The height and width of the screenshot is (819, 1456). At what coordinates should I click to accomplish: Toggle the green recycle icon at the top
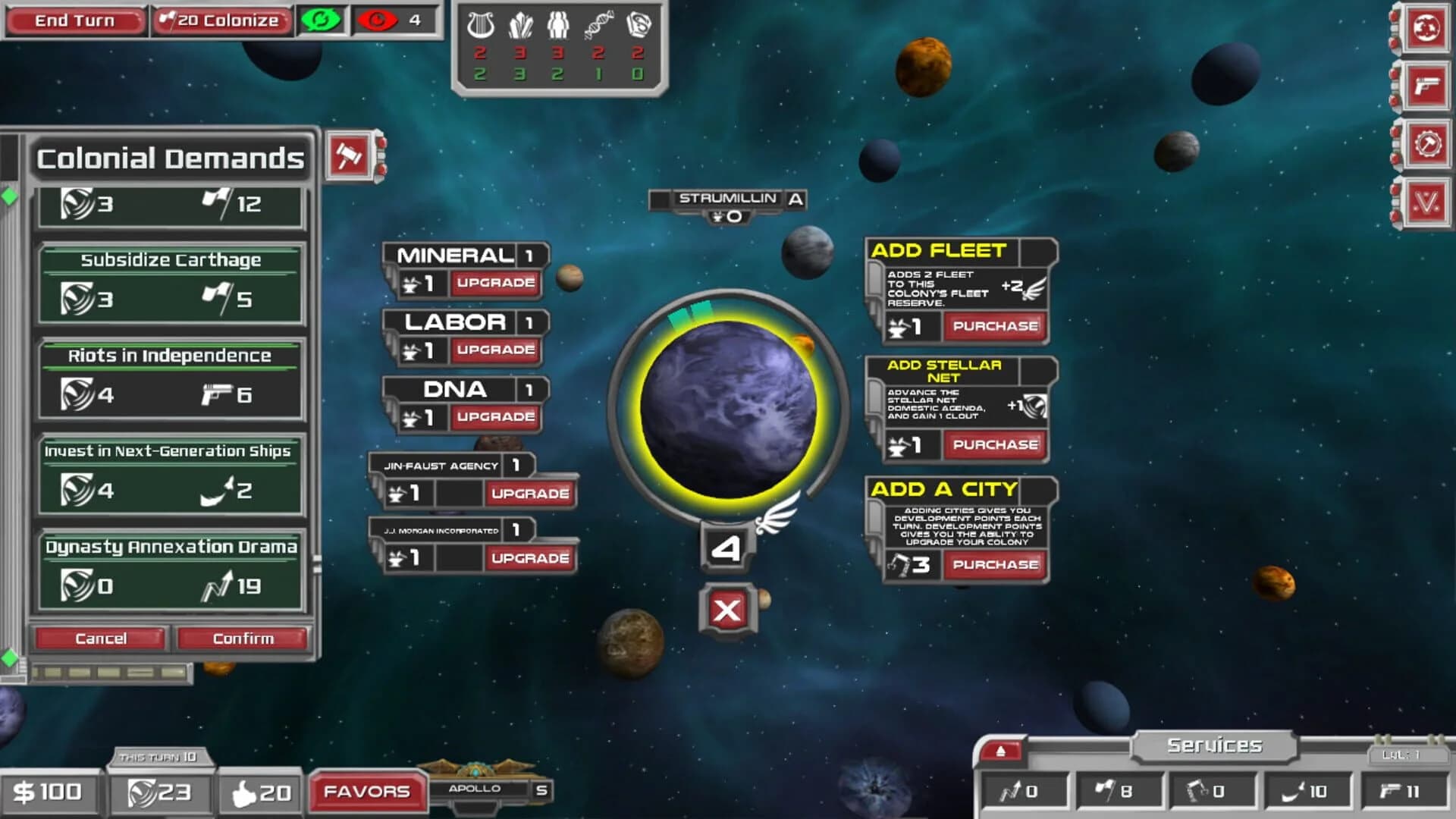[x=322, y=20]
